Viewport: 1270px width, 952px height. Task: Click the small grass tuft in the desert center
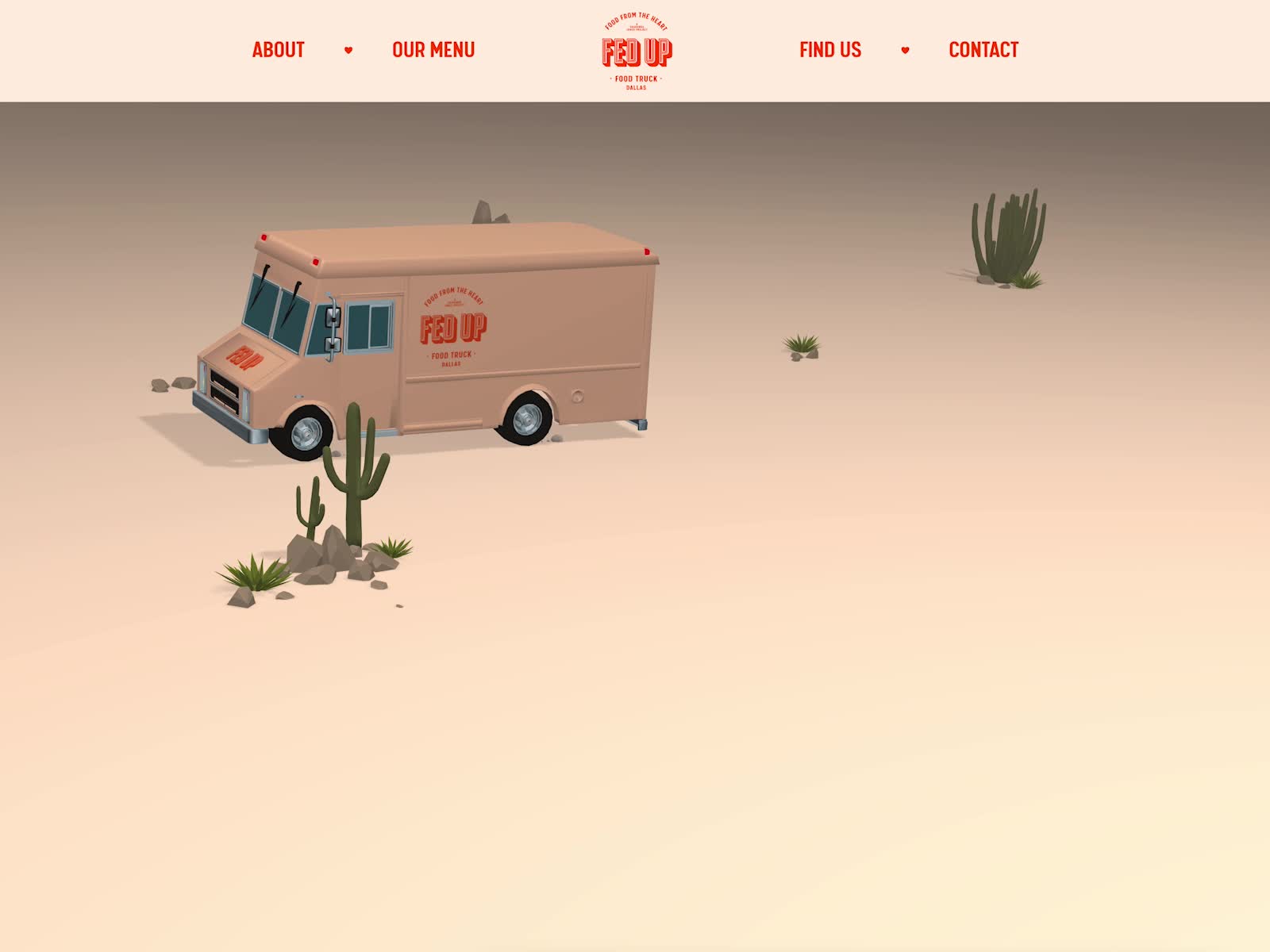(802, 345)
